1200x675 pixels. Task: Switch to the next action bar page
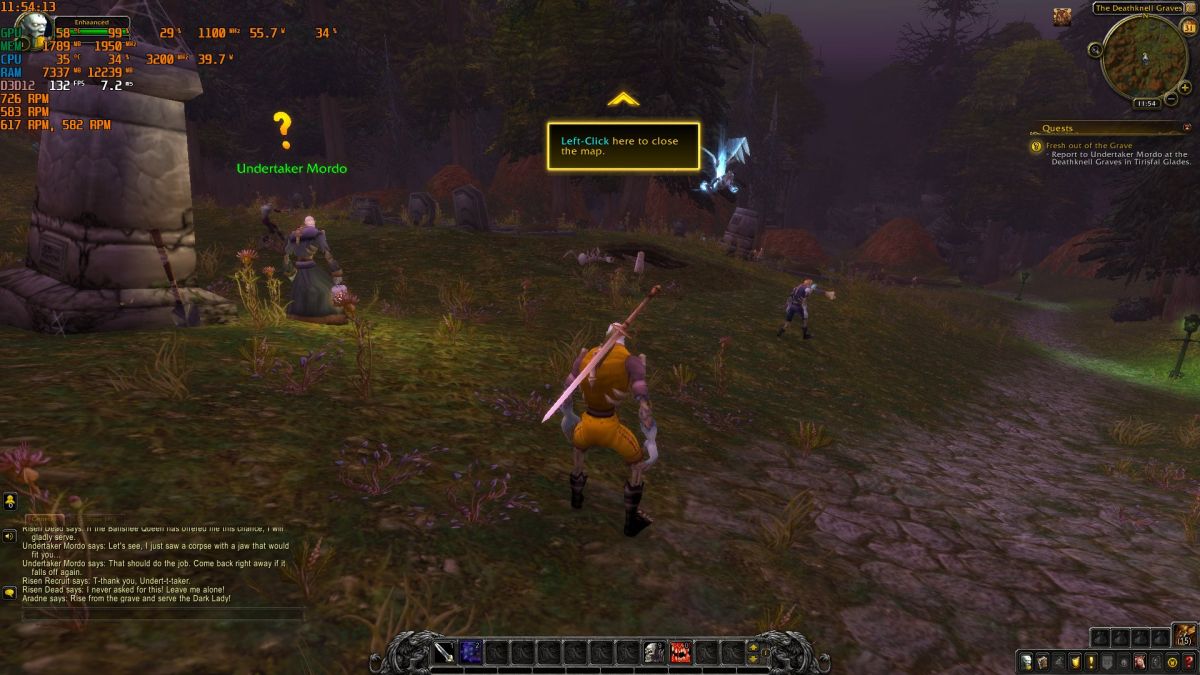753,646
